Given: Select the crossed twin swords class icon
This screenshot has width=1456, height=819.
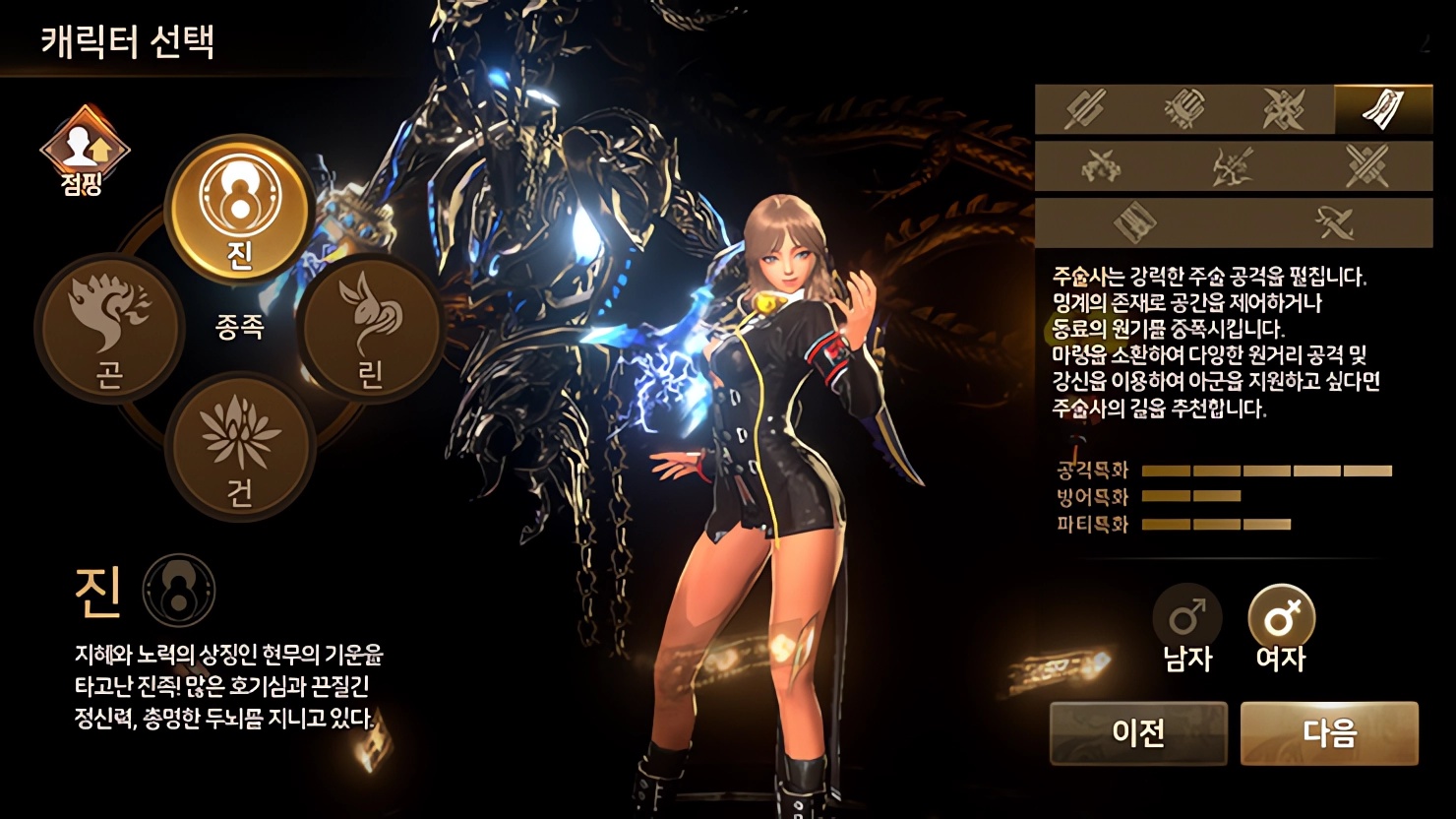Looking at the screenshot, I should 1366,165.
